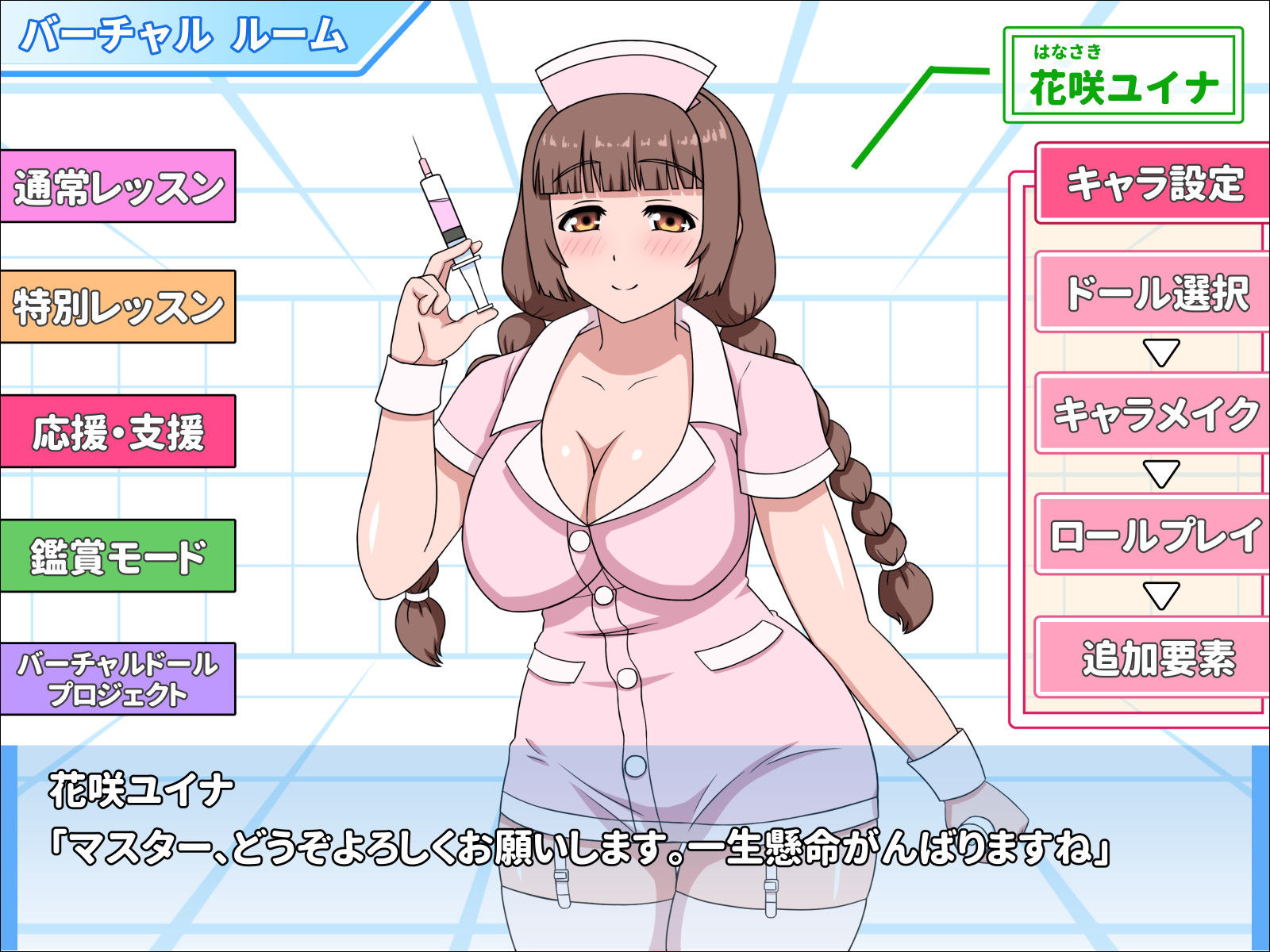Image resolution: width=1270 pixels, height=952 pixels.
Task: Click the dialogue box to advance text
Action: coord(635,849)
